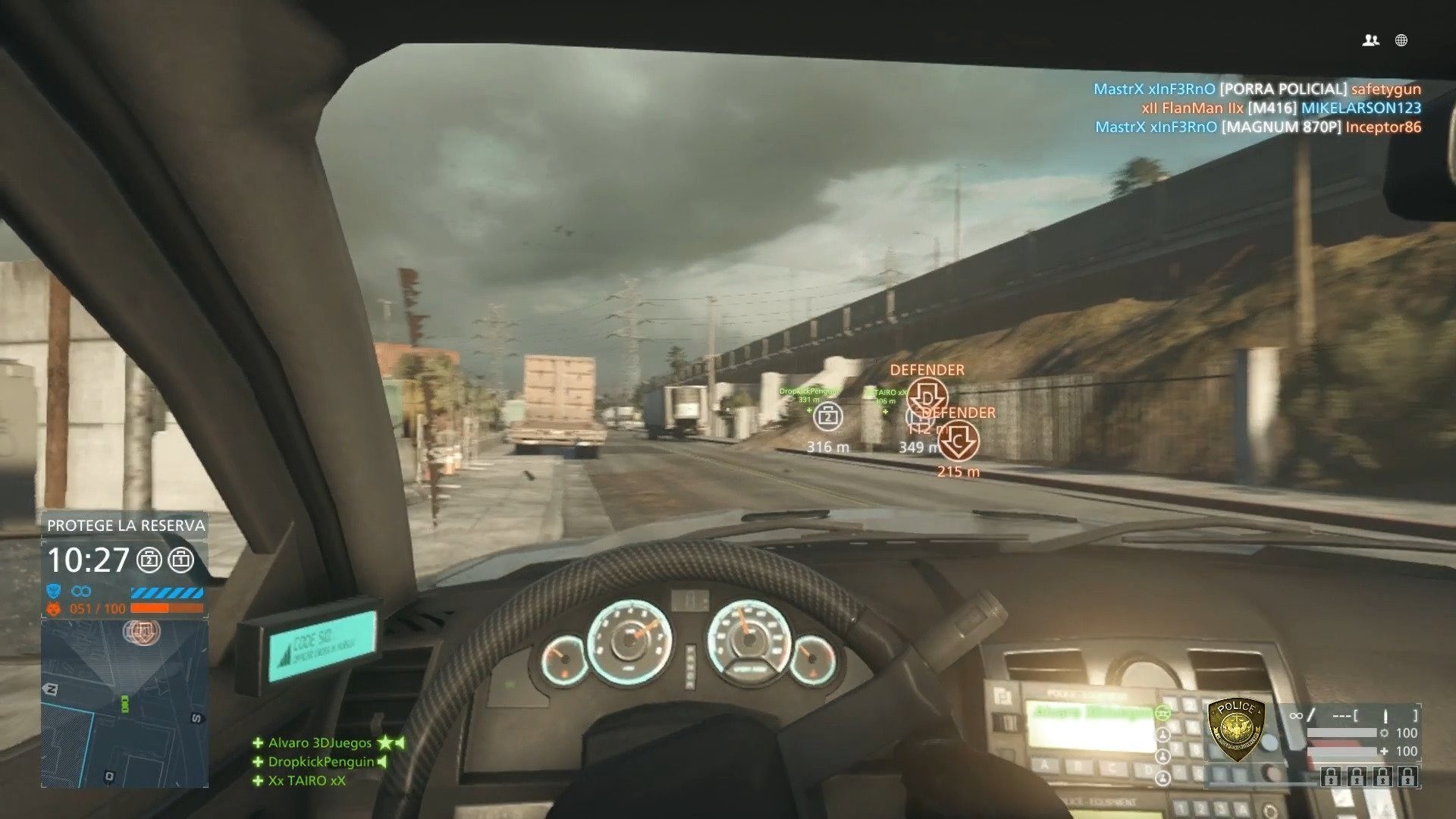This screenshot has height=819, width=1456.
Task: Click squad member name Alvaro 3DJuegos
Action: (318, 744)
